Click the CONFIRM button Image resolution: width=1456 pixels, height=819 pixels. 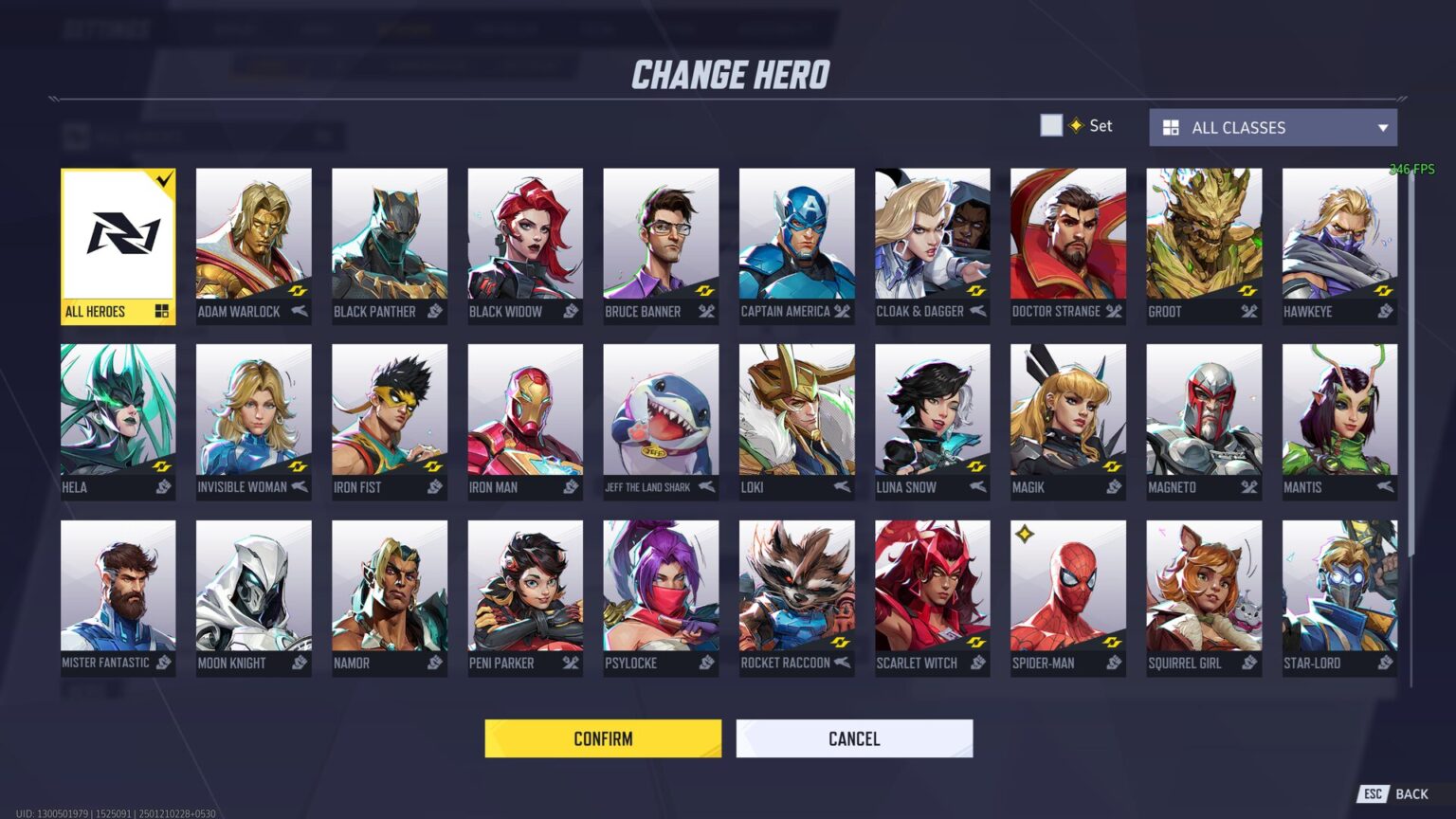pos(603,738)
